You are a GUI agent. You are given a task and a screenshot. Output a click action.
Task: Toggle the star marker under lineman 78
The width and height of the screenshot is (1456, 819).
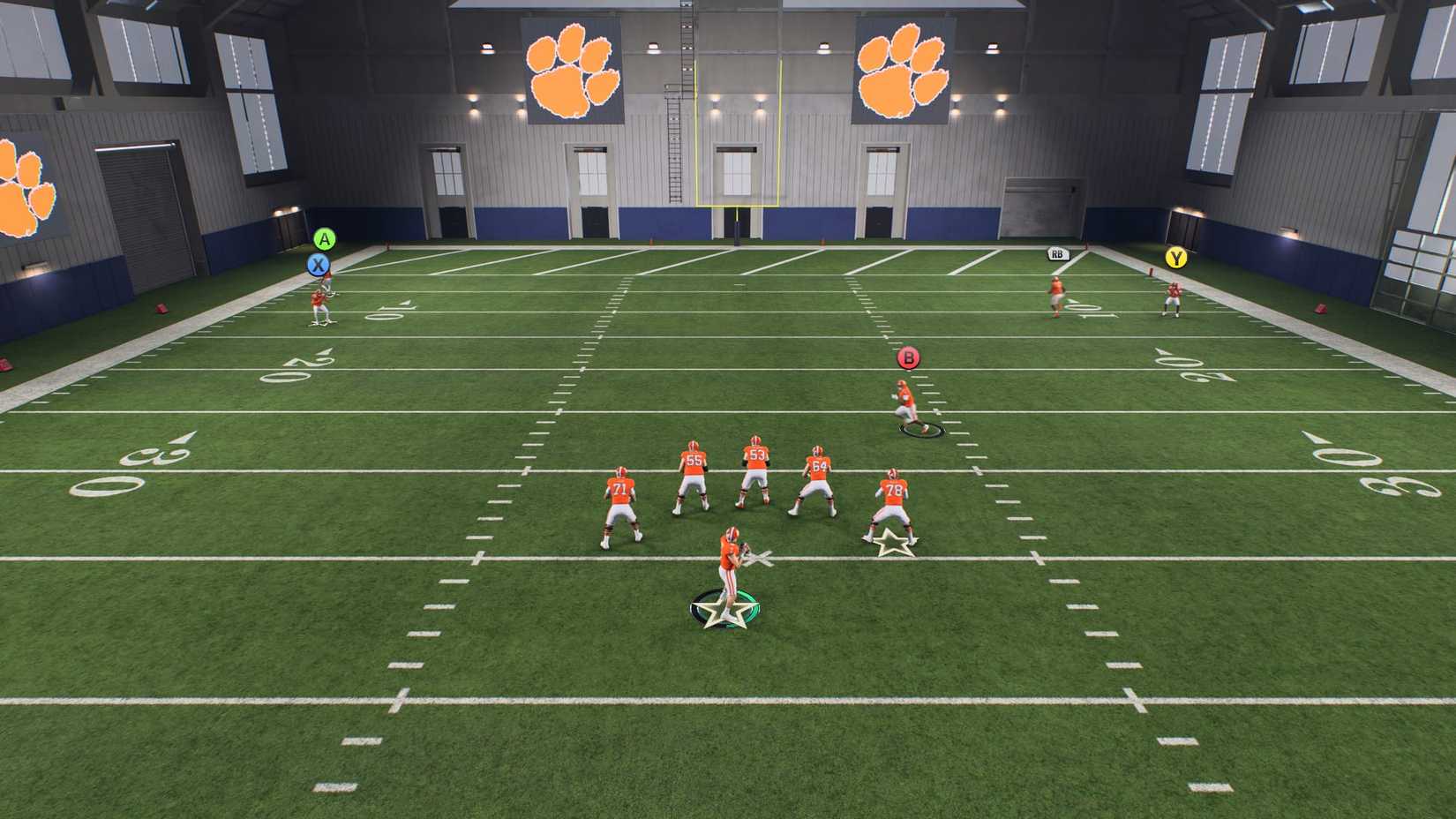[889, 543]
